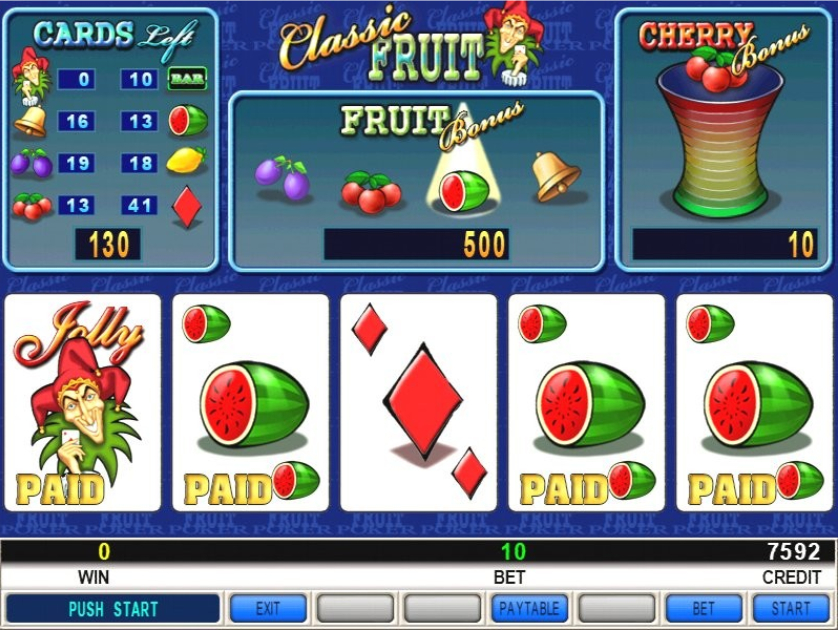Image resolution: width=838 pixels, height=630 pixels.
Task: Deal a new hand with START
Action: pos(790,608)
